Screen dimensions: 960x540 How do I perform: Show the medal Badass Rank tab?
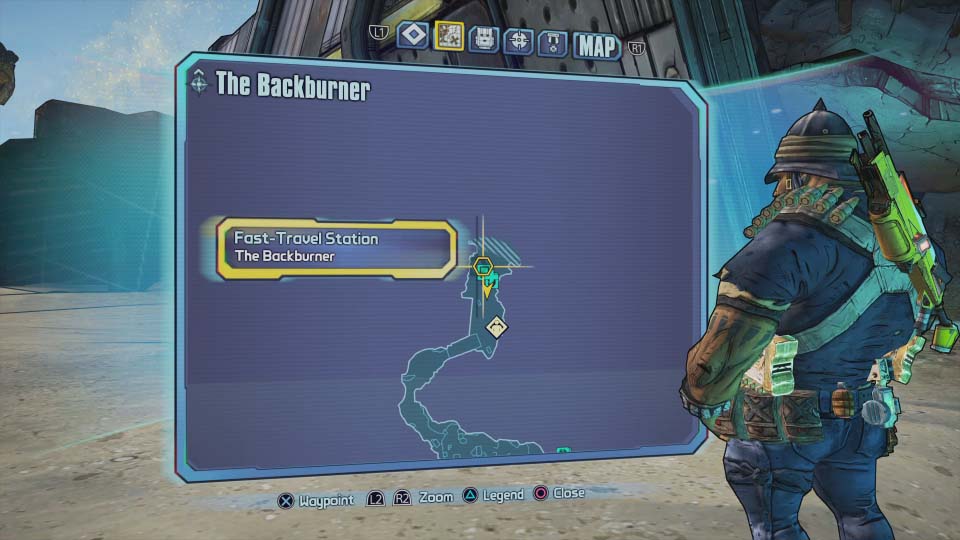coord(553,42)
